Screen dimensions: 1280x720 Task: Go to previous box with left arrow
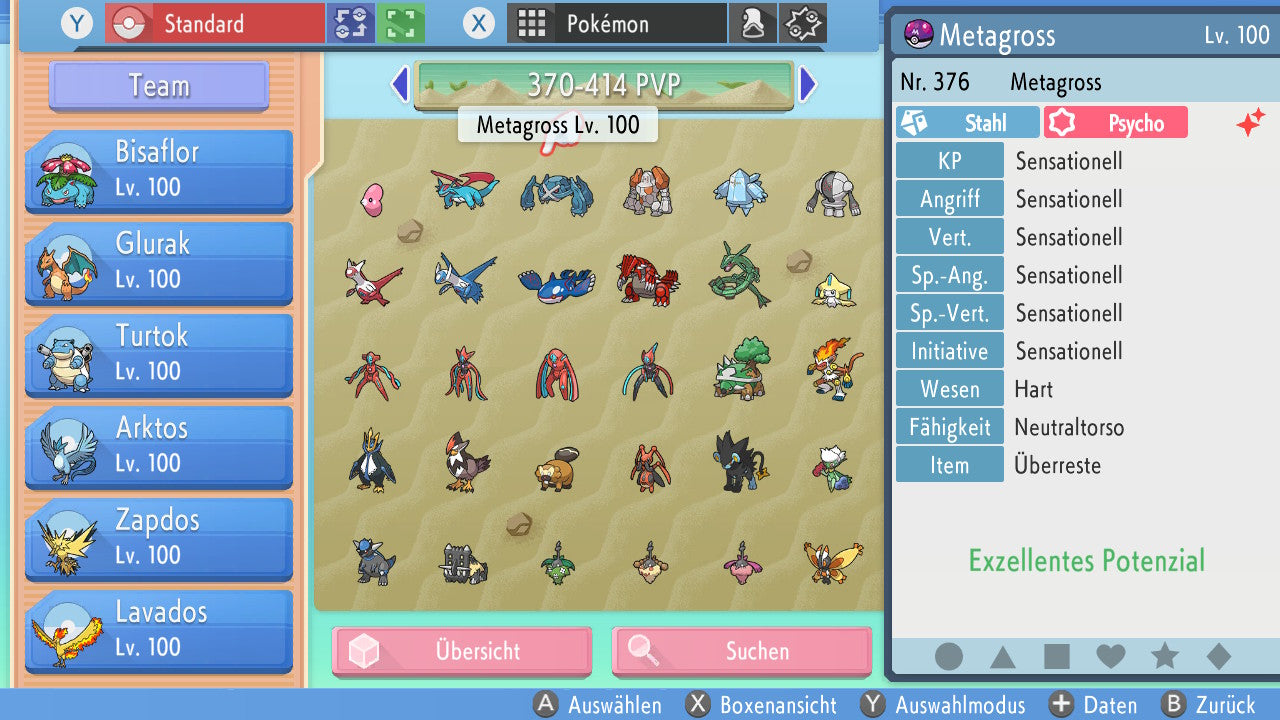click(x=399, y=85)
